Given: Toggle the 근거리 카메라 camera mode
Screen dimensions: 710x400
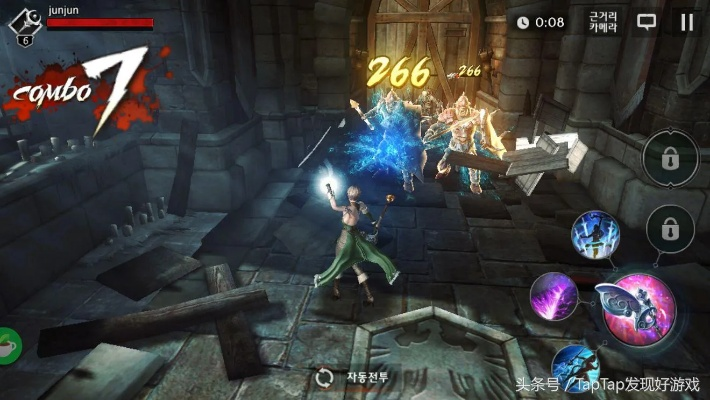Looking at the screenshot, I should [603, 22].
